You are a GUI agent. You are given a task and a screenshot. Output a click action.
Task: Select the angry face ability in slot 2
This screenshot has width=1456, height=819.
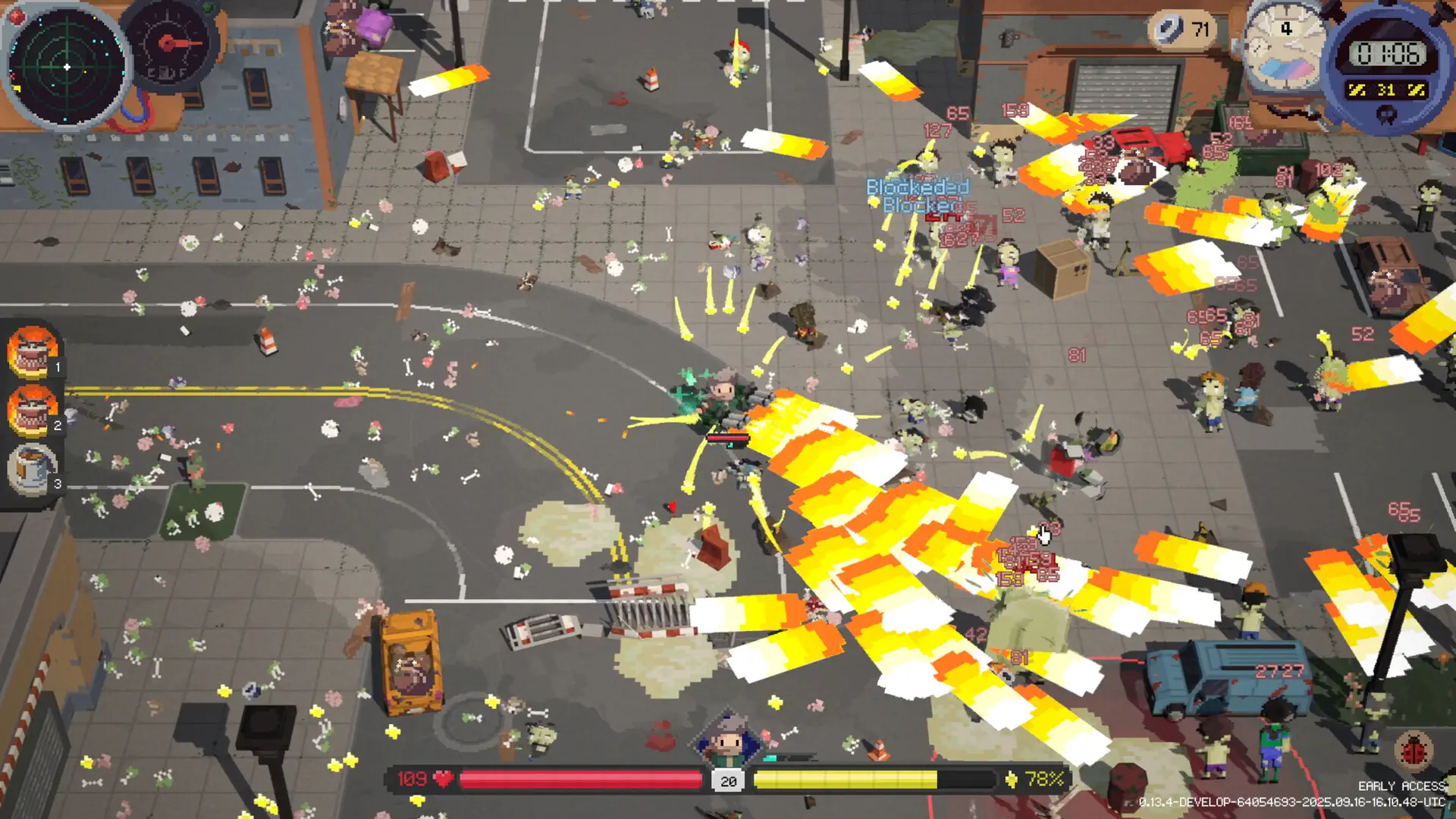[32, 410]
